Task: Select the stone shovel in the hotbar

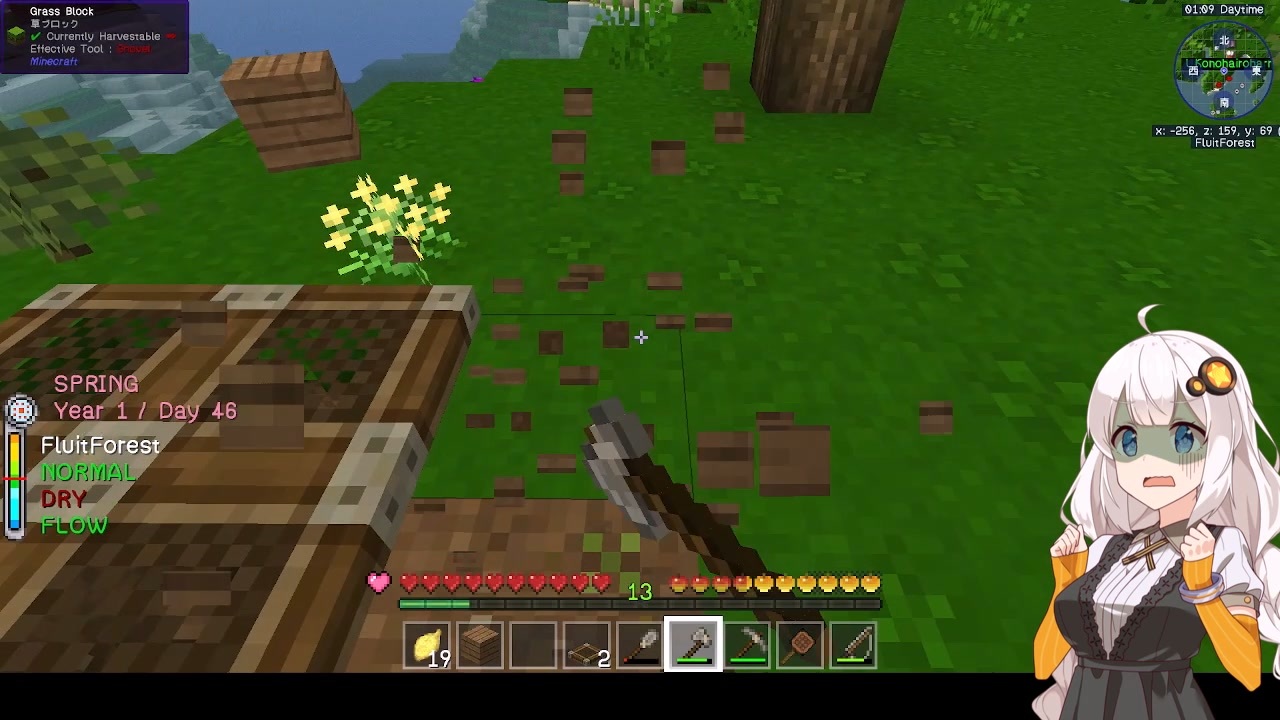Action: pos(640,645)
